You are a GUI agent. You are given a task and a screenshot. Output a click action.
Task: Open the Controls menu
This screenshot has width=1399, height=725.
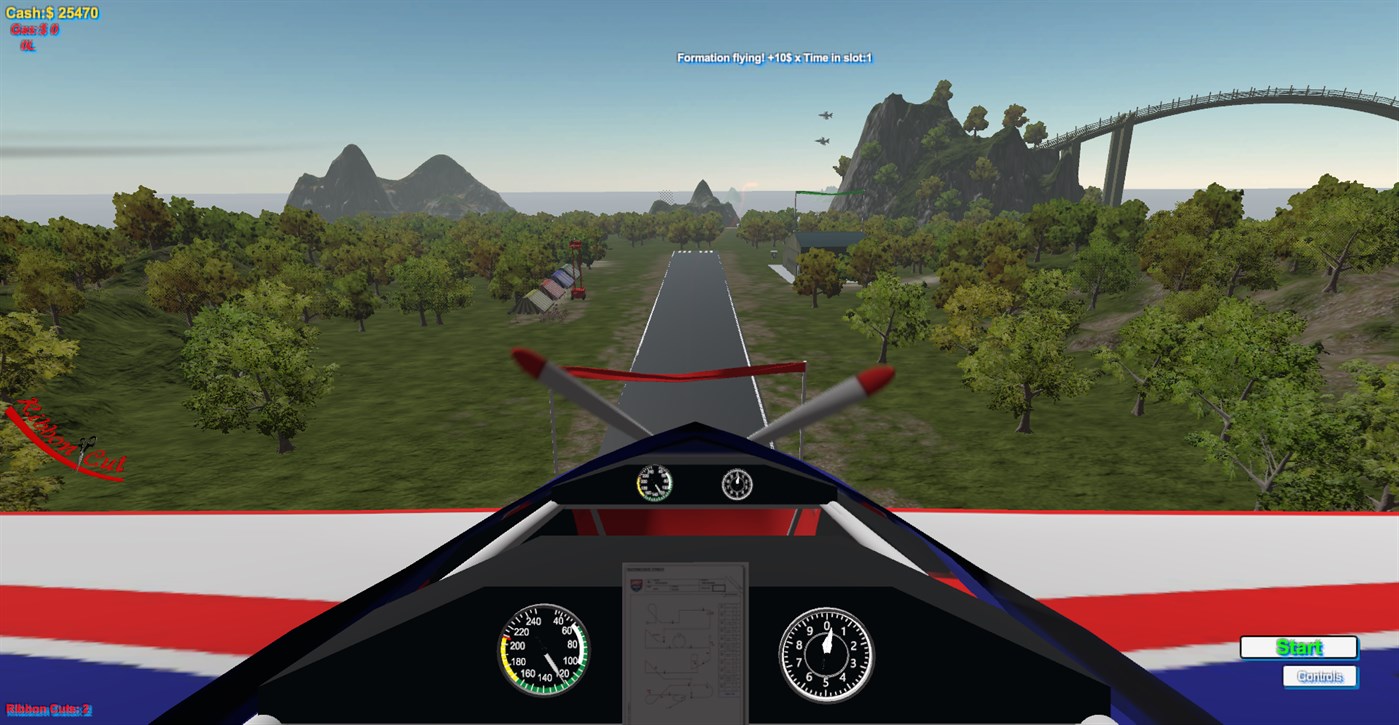click(x=1321, y=676)
